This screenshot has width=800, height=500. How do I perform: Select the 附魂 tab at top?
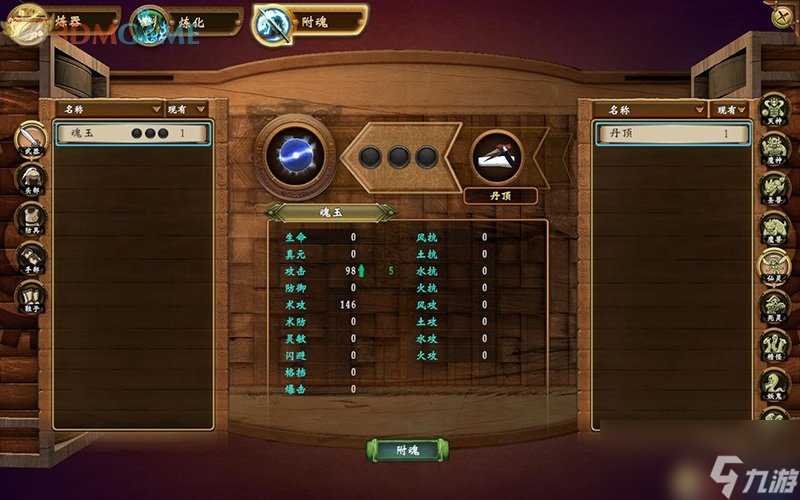pyautogui.click(x=309, y=19)
